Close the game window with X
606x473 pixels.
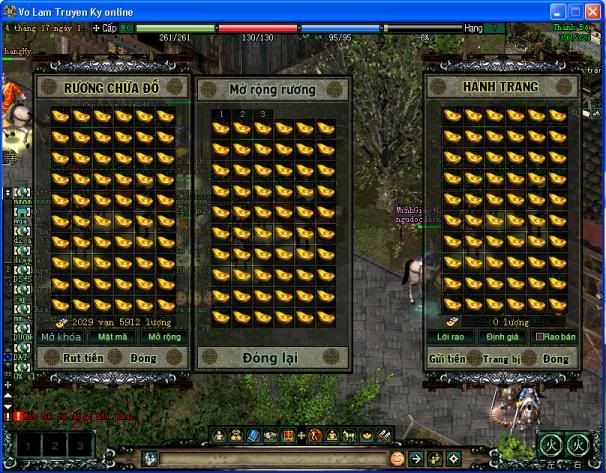(591, 9)
